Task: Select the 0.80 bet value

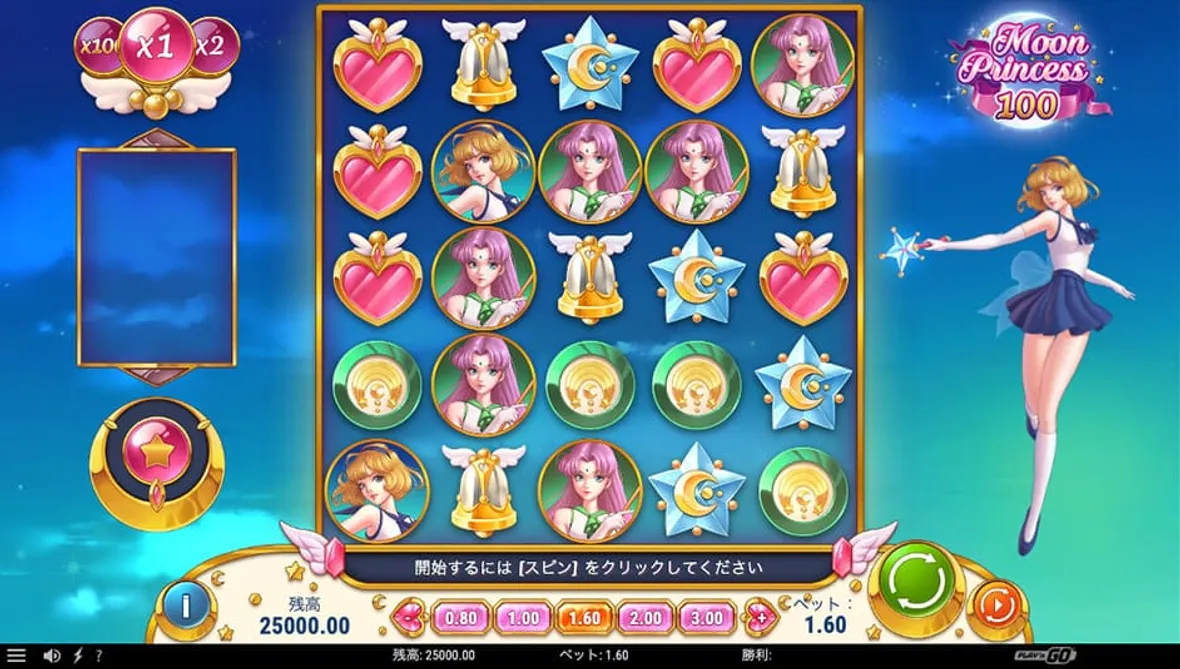Action: click(x=460, y=617)
